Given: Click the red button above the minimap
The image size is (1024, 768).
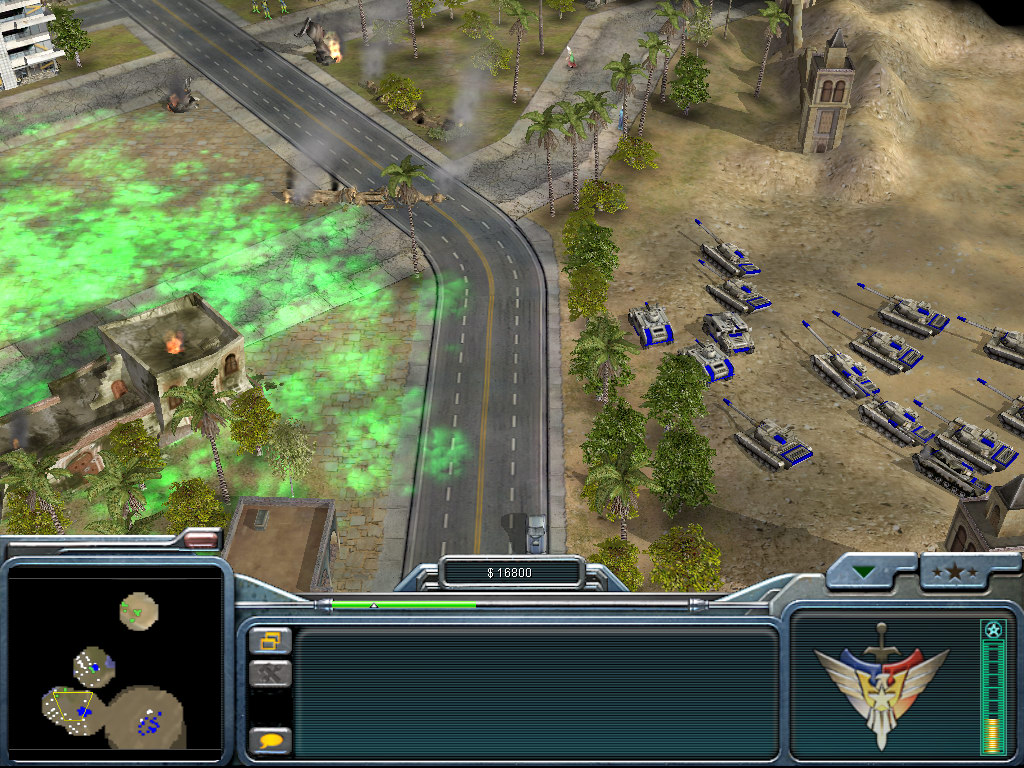Looking at the screenshot, I should pyautogui.click(x=202, y=540).
